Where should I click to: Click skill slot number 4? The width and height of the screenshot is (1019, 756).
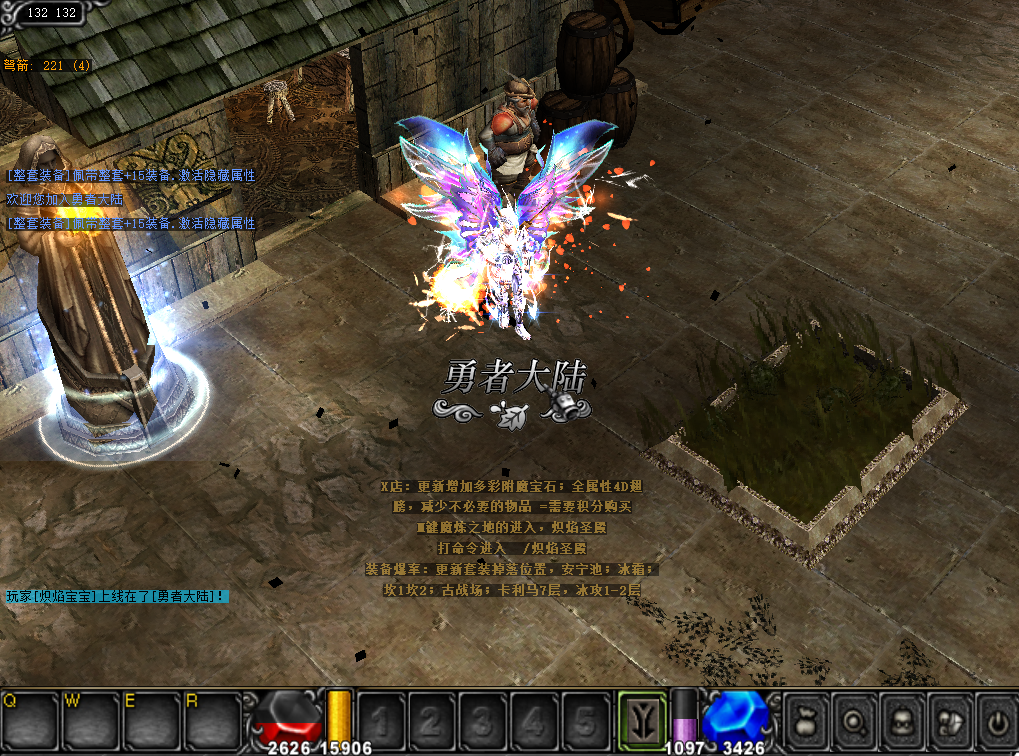pyautogui.click(x=535, y=717)
